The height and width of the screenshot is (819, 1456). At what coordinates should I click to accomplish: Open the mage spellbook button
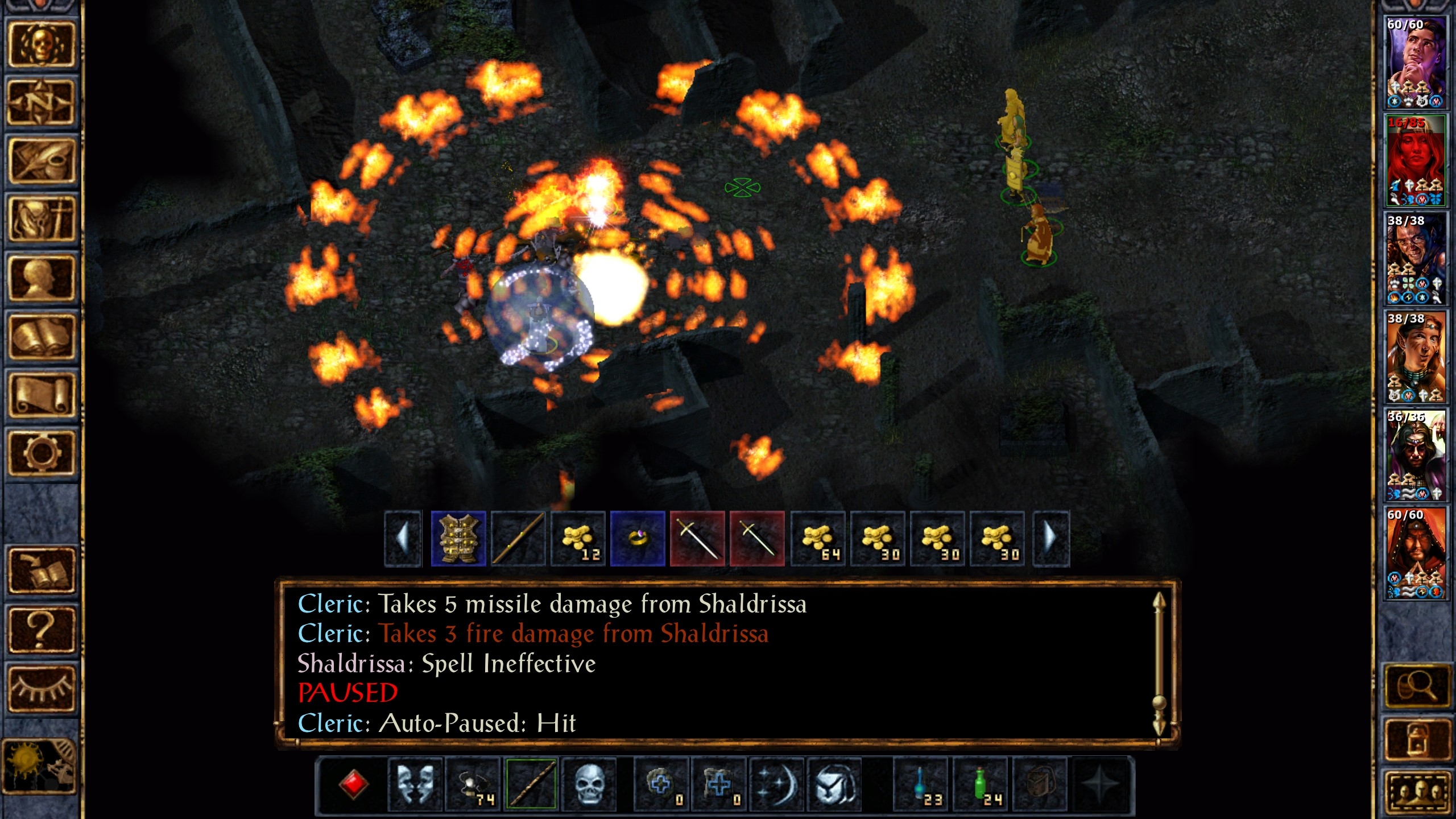pyautogui.click(x=41, y=337)
